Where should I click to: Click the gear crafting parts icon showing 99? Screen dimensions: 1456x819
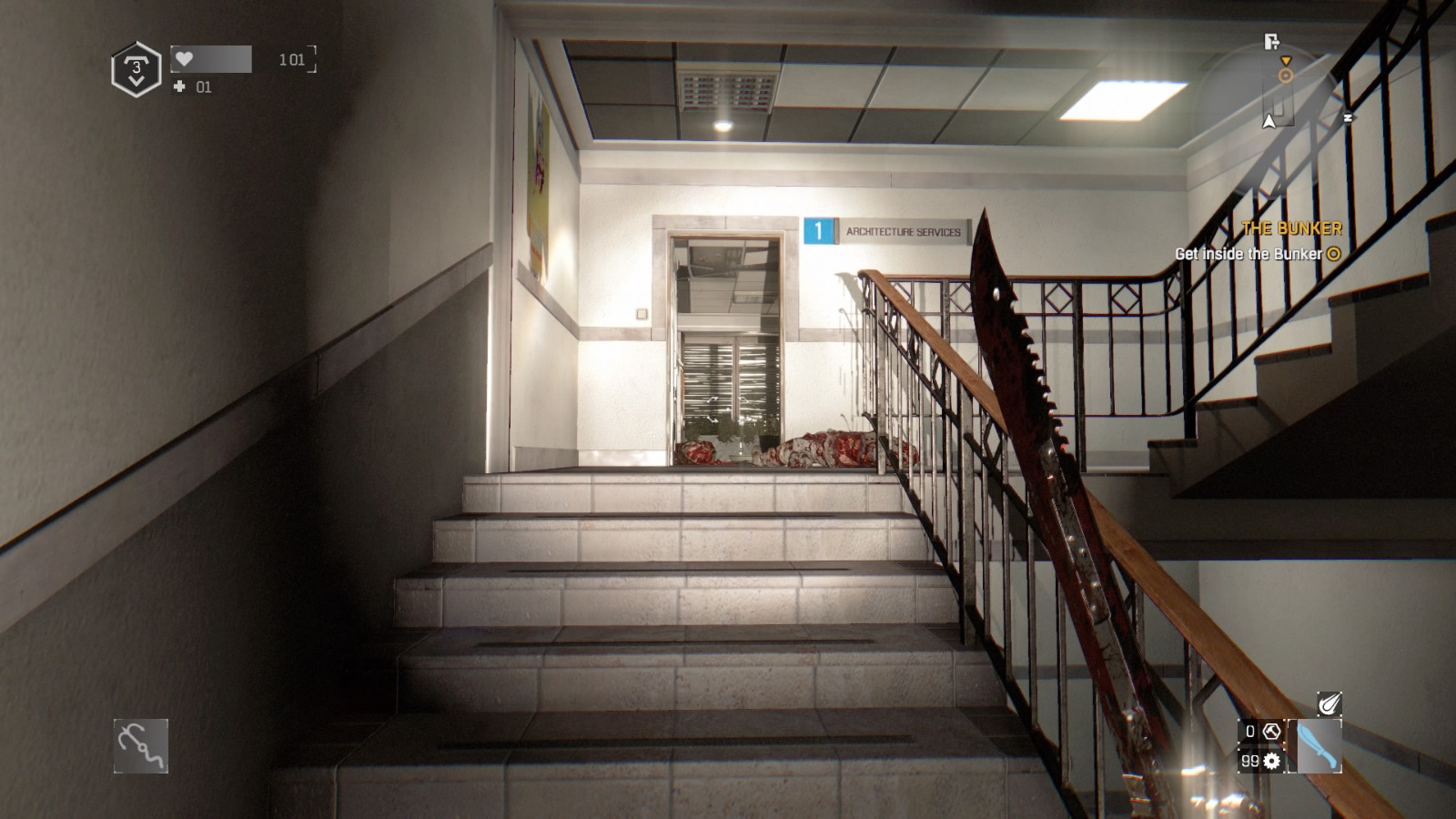(1271, 761)
